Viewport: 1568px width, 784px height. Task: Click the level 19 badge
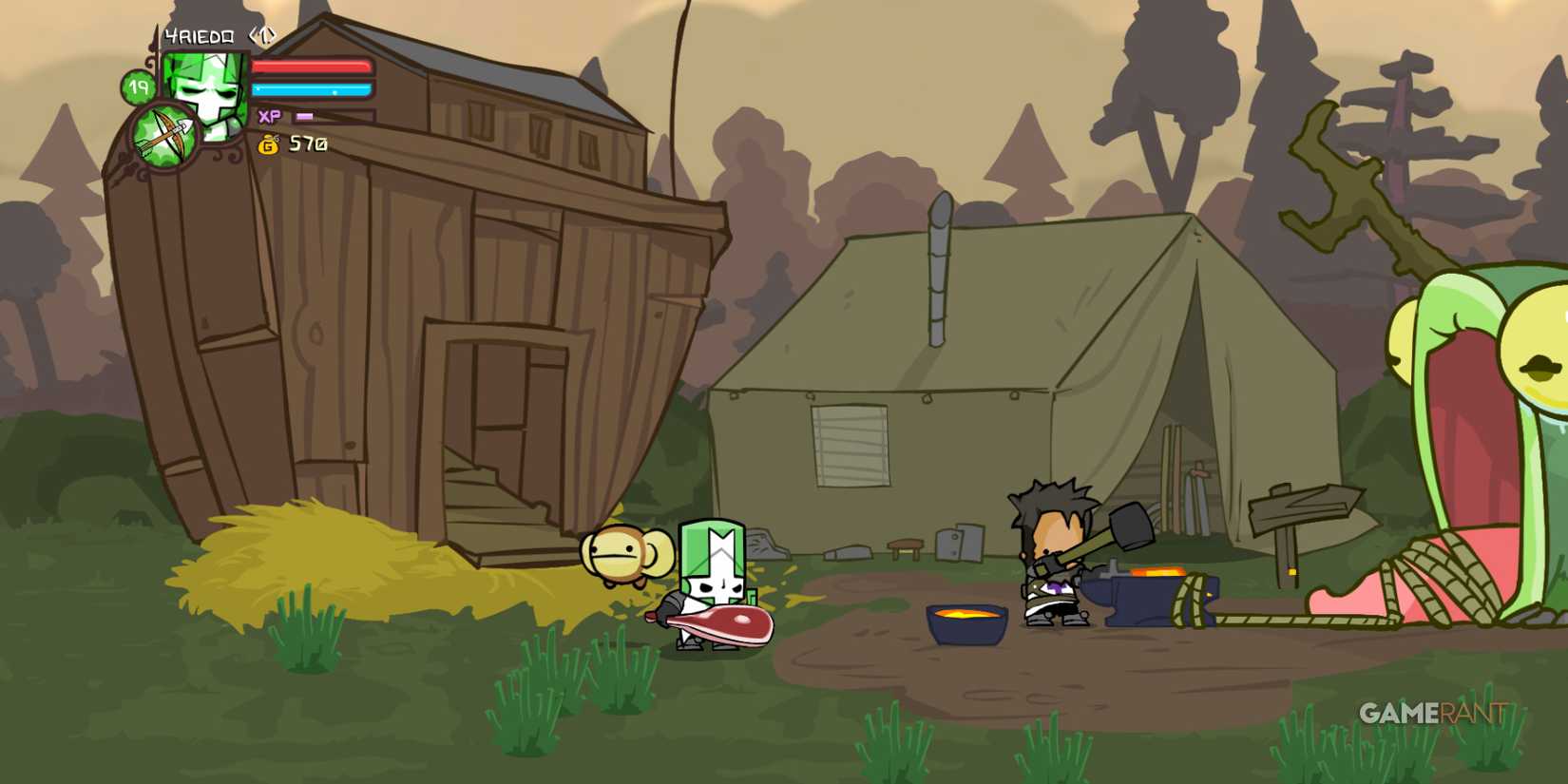tap(138, 88)
